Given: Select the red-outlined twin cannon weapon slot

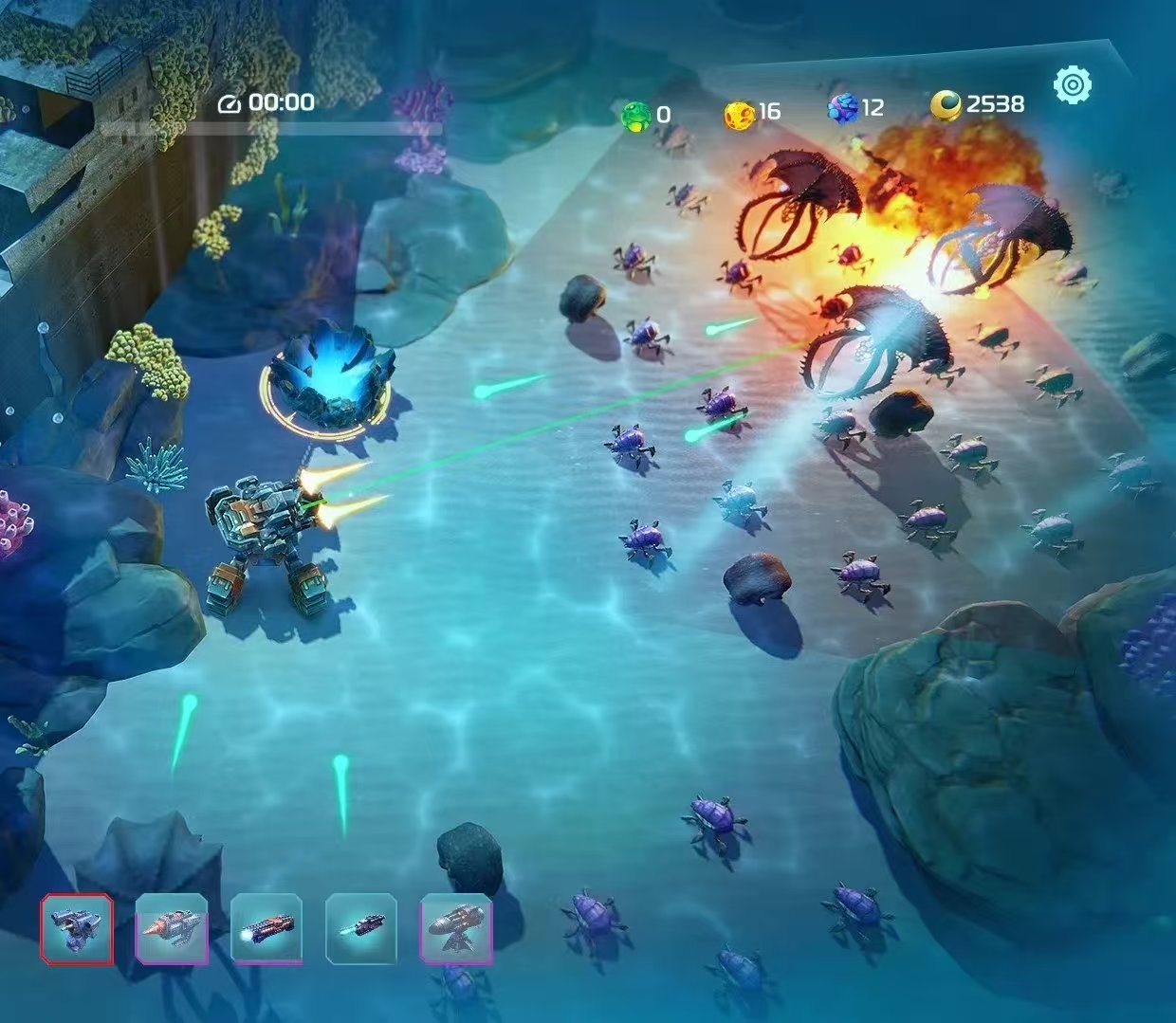Looking at the screenshot, I should (77, 929).
